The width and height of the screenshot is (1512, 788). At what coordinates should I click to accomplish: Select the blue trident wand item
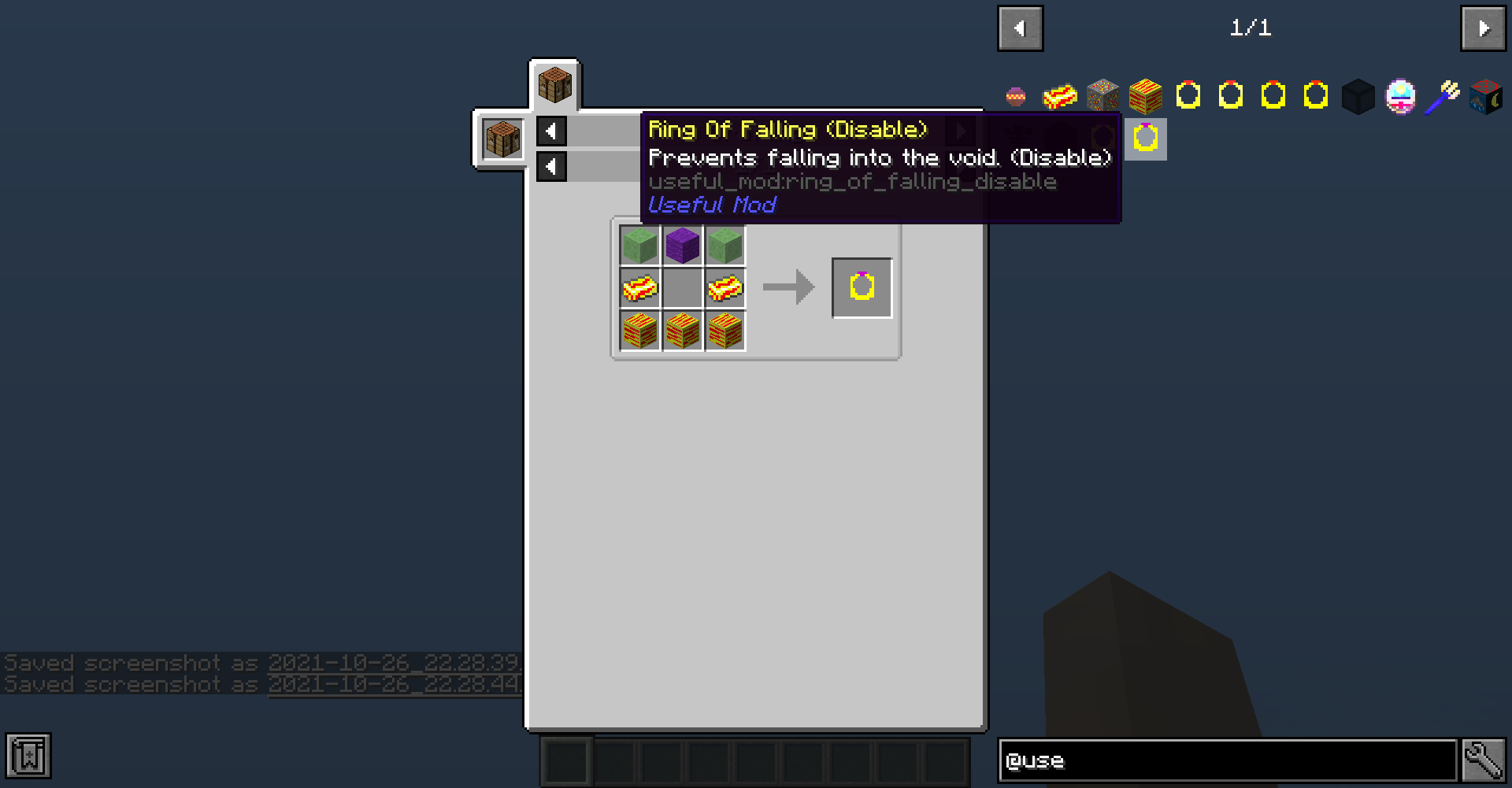point(1444,95)
